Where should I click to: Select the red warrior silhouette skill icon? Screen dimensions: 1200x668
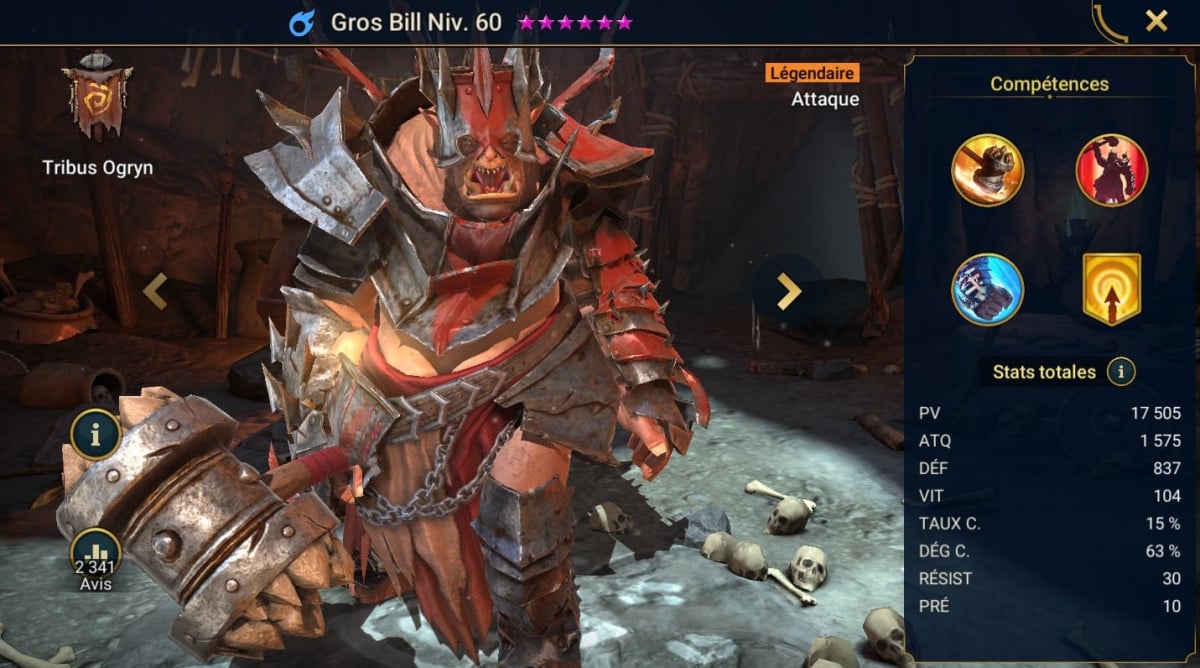tap(1111, 169)
